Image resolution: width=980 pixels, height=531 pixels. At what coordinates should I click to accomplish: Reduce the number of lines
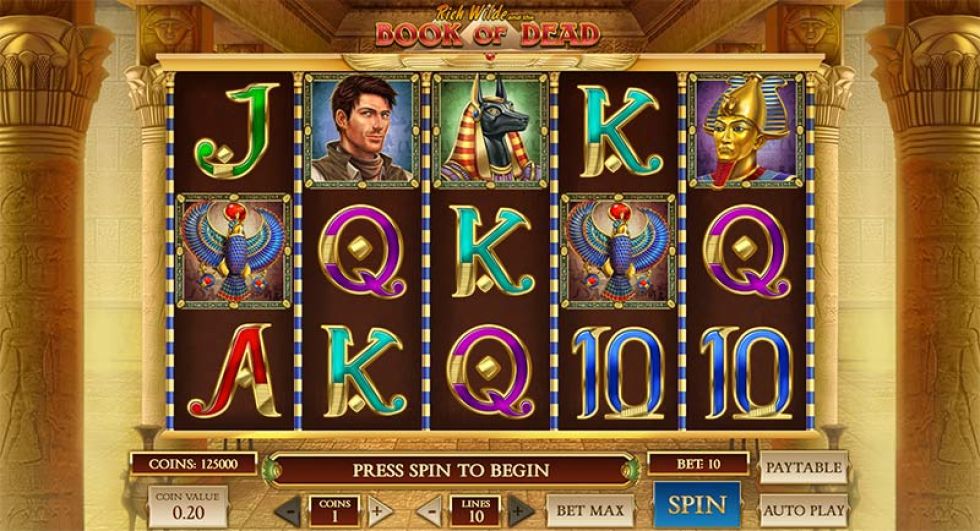(x=429, y=510)
